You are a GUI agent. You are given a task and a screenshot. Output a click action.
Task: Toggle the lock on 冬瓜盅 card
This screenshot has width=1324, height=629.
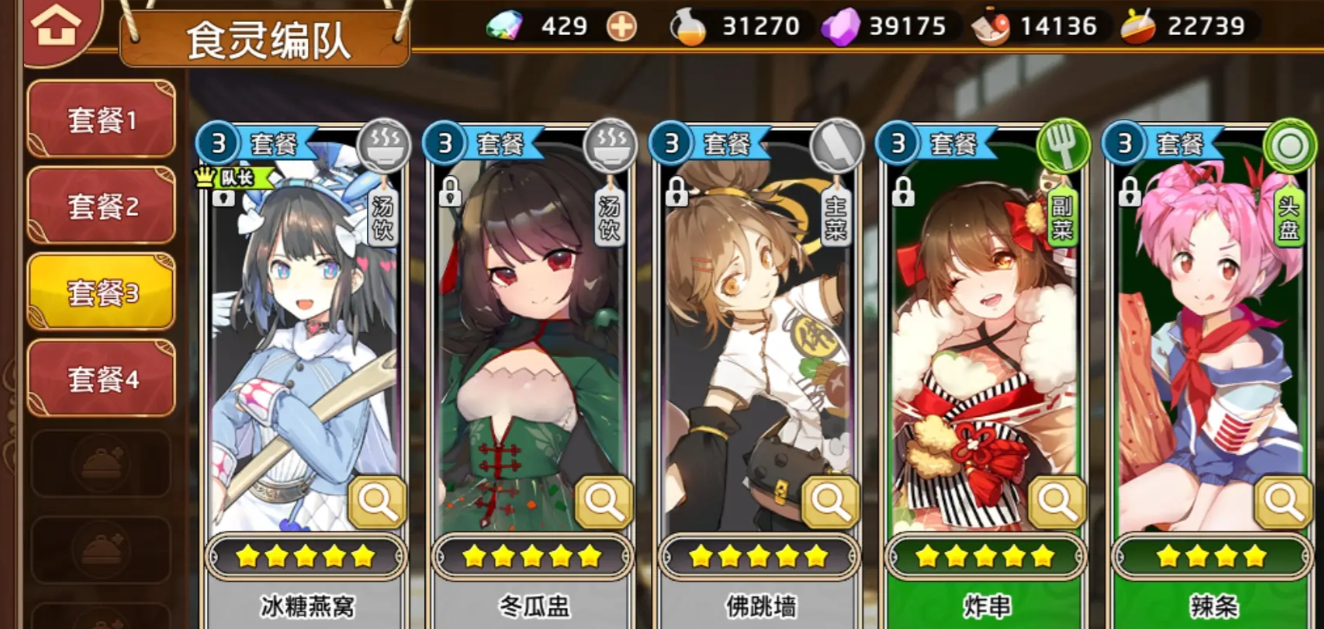450,190
